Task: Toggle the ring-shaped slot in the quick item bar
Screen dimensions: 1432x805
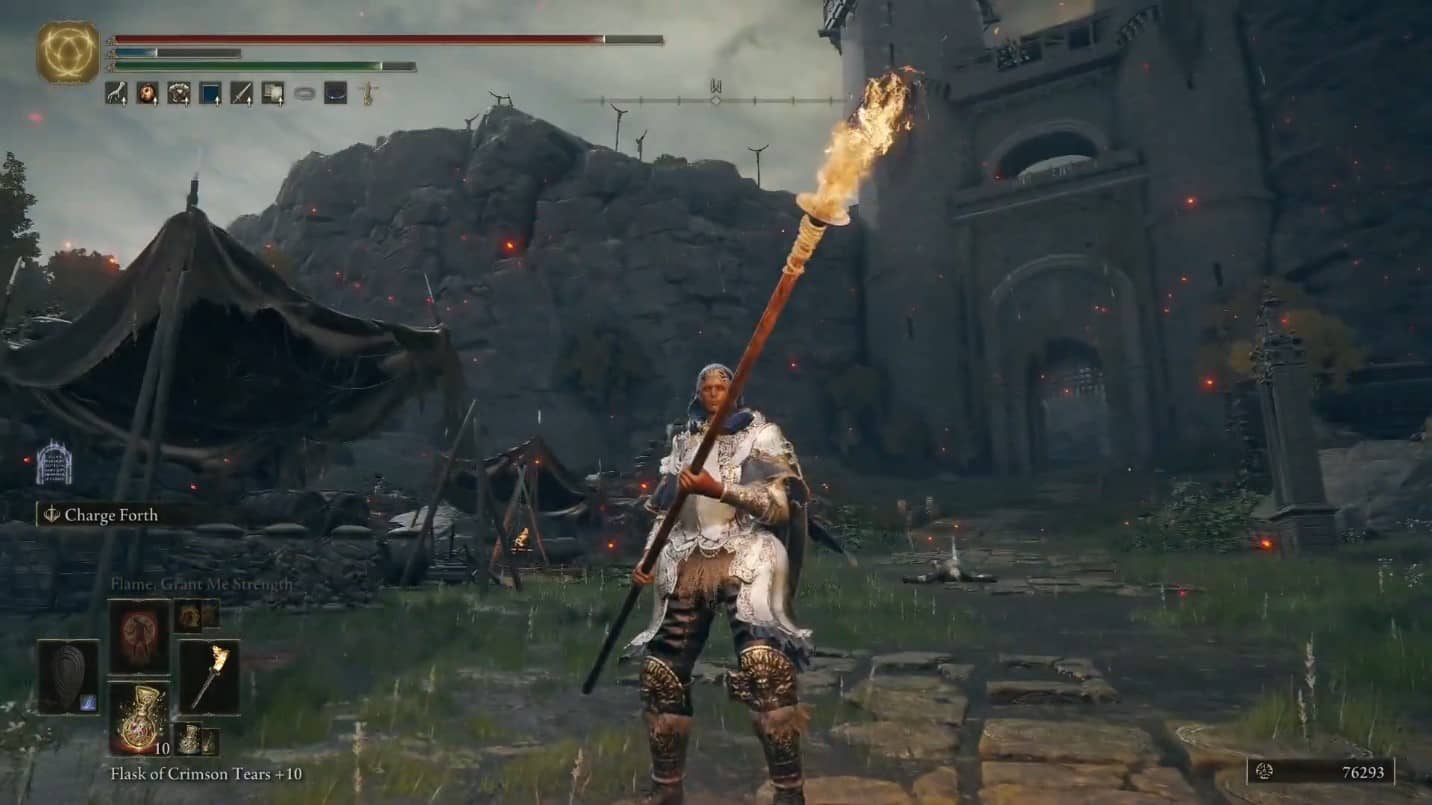Action: pyautogui.click(x=303, y=93)
